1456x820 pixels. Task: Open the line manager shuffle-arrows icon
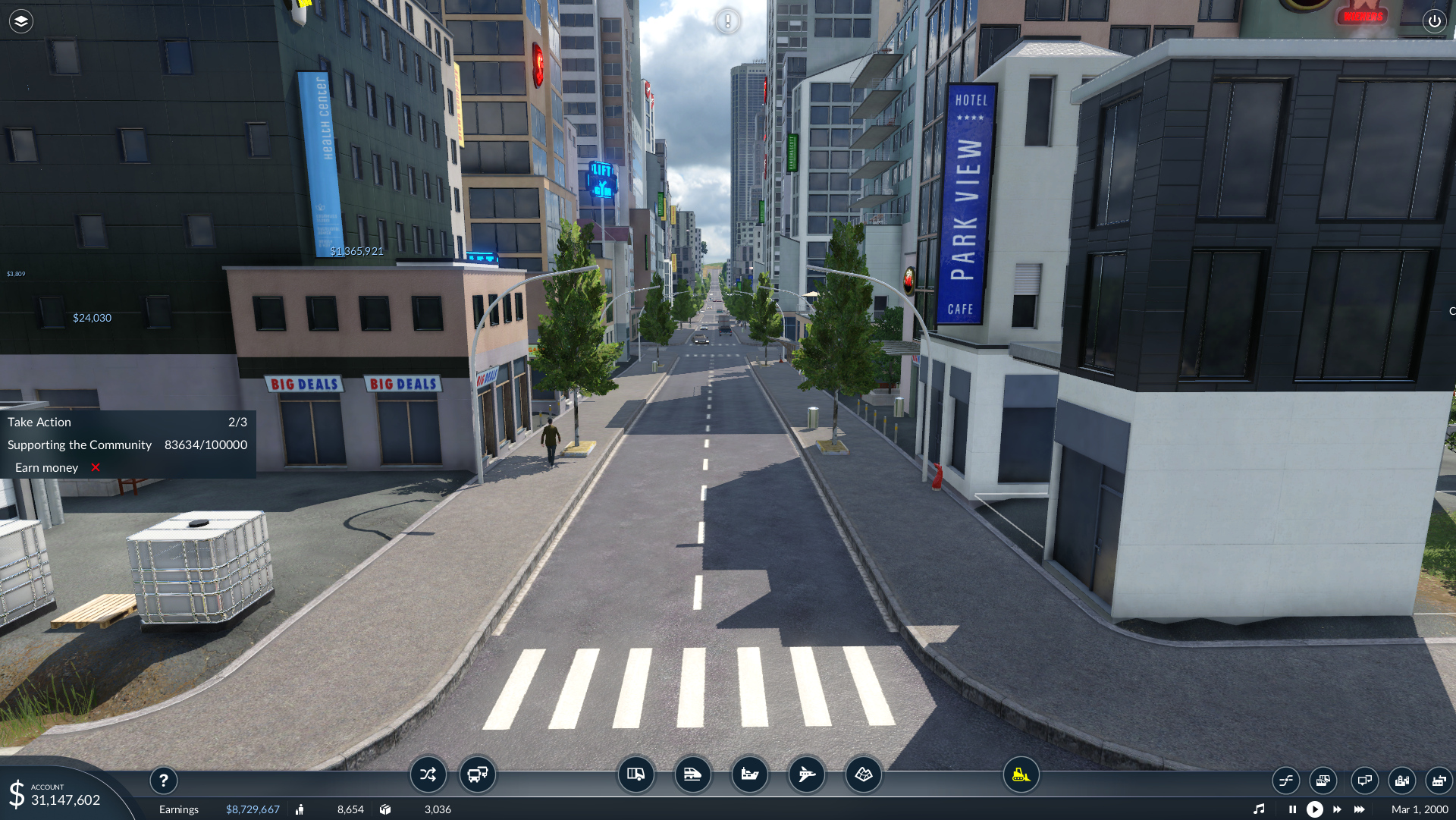click(428, 774)
